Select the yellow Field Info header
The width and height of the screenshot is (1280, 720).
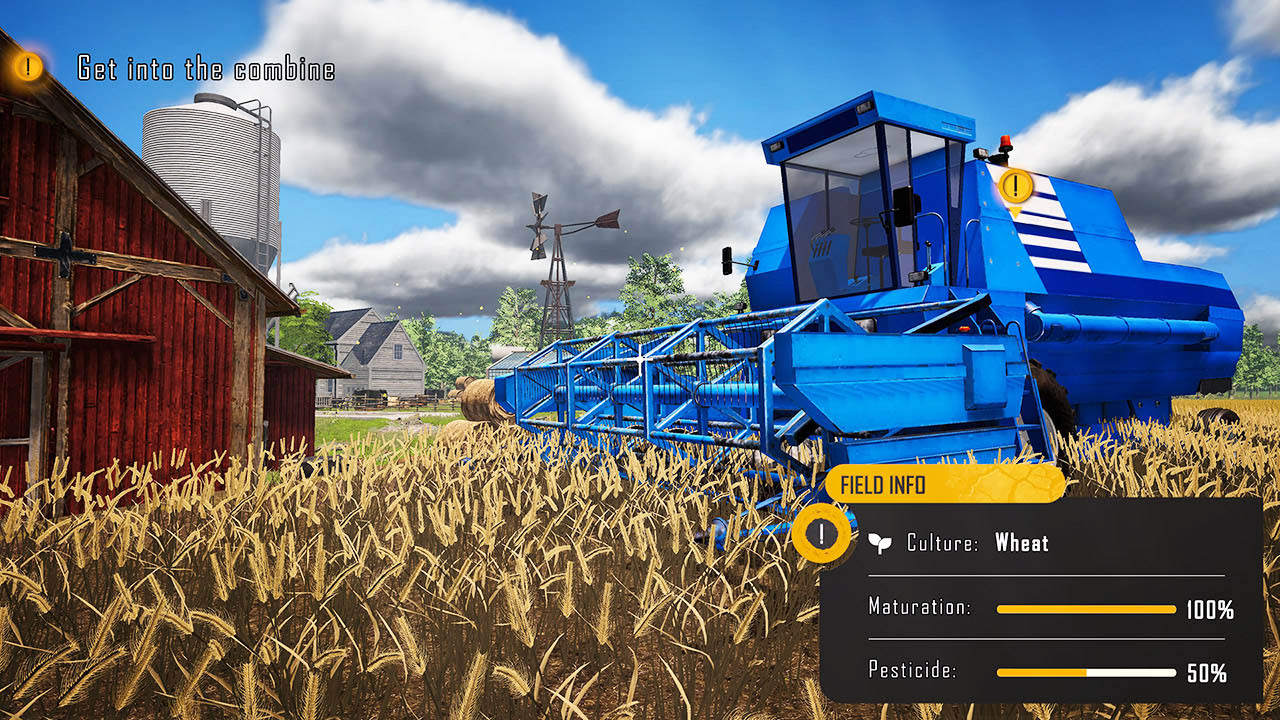(944, 485)
